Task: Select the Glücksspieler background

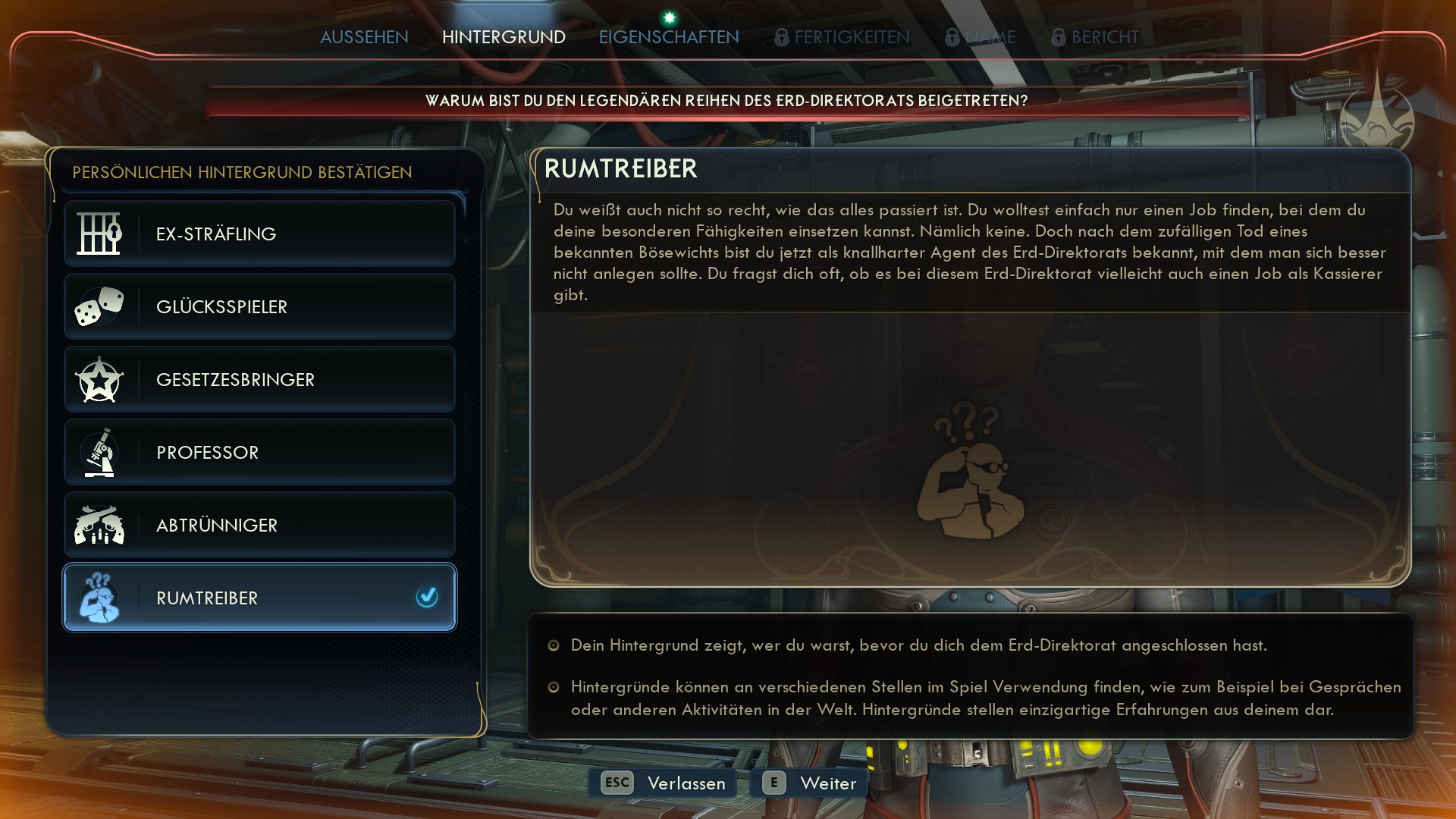Action: [x=259, y=306]
